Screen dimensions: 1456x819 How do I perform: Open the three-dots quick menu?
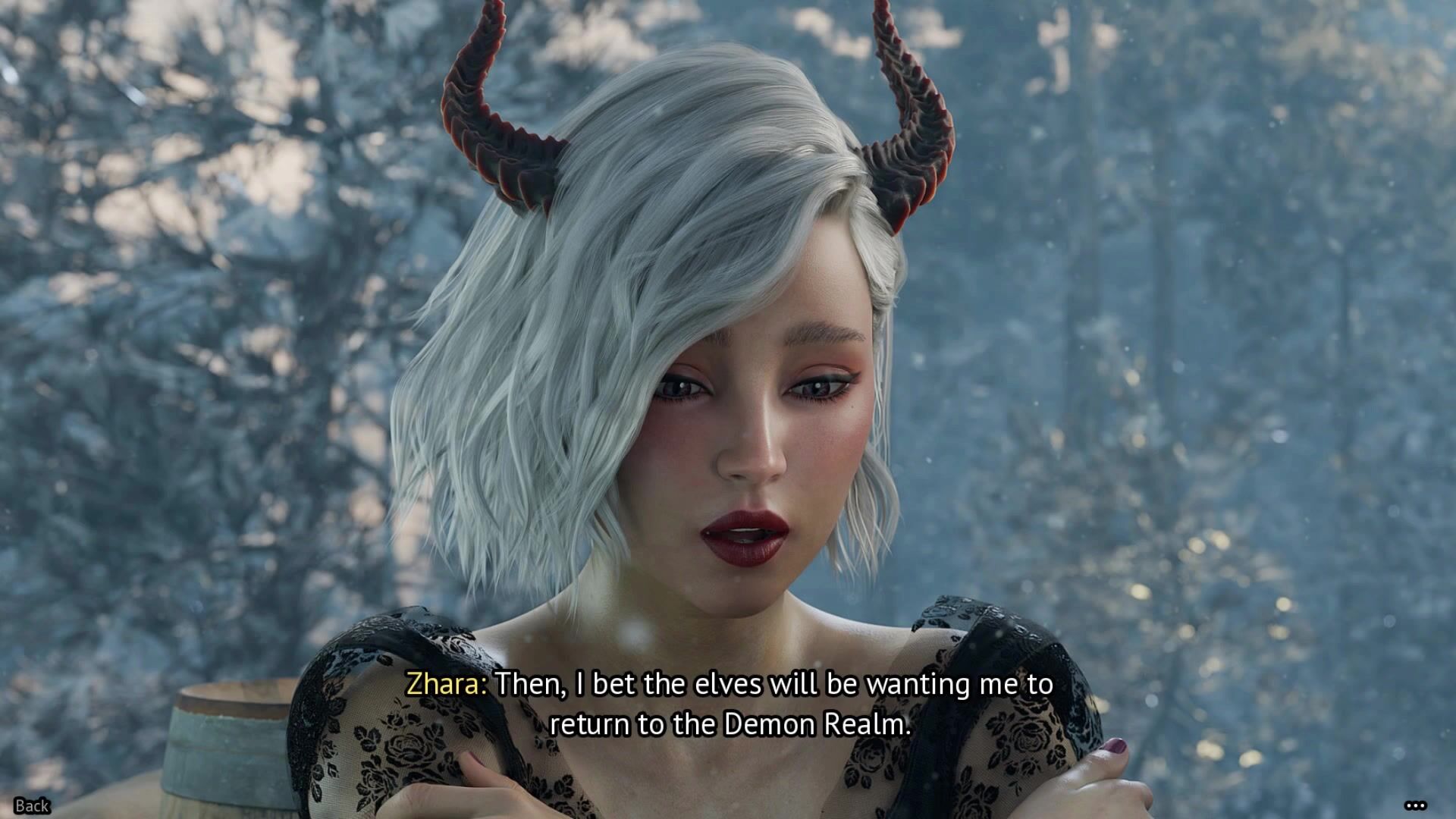(1415, 805)
